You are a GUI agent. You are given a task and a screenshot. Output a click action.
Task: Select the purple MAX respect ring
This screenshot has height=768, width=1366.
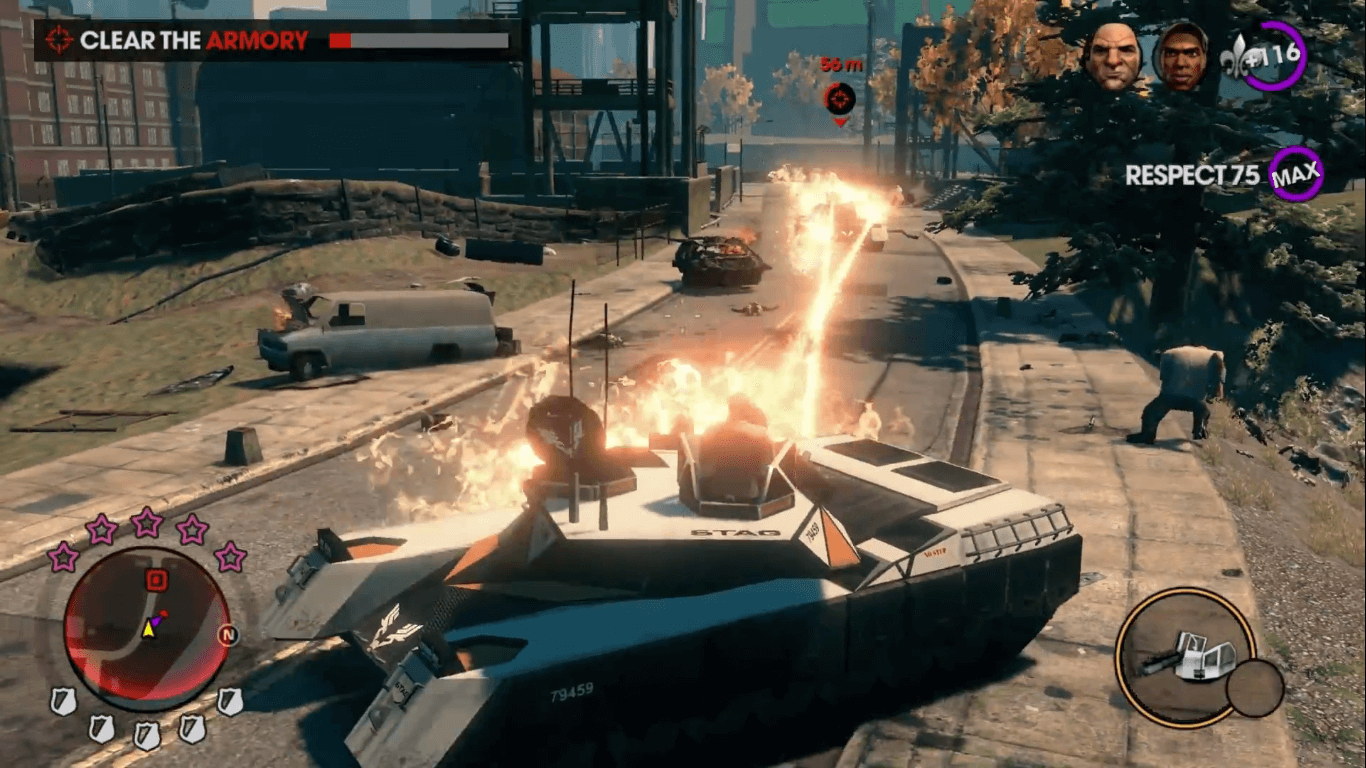pos(1296,175)
